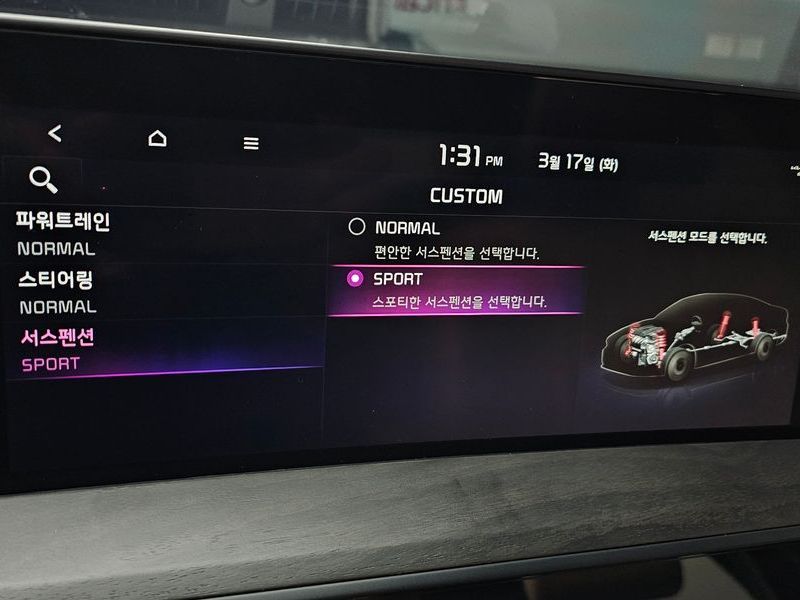Select the 서스펜션 SPORT entry
Screen dimensions: 800x600
click(60, 350)
